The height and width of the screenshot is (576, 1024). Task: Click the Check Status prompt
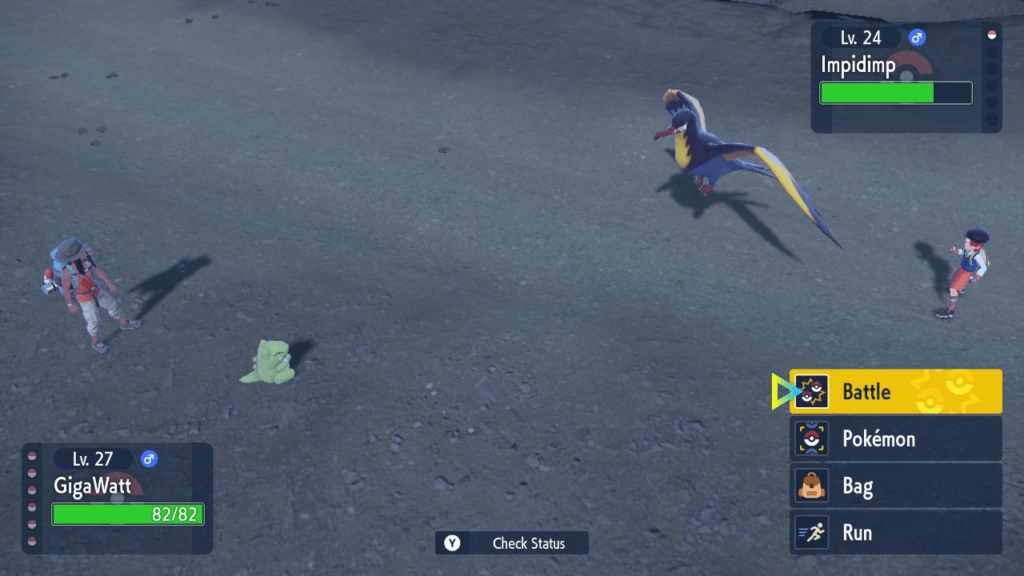pos(512,543)
